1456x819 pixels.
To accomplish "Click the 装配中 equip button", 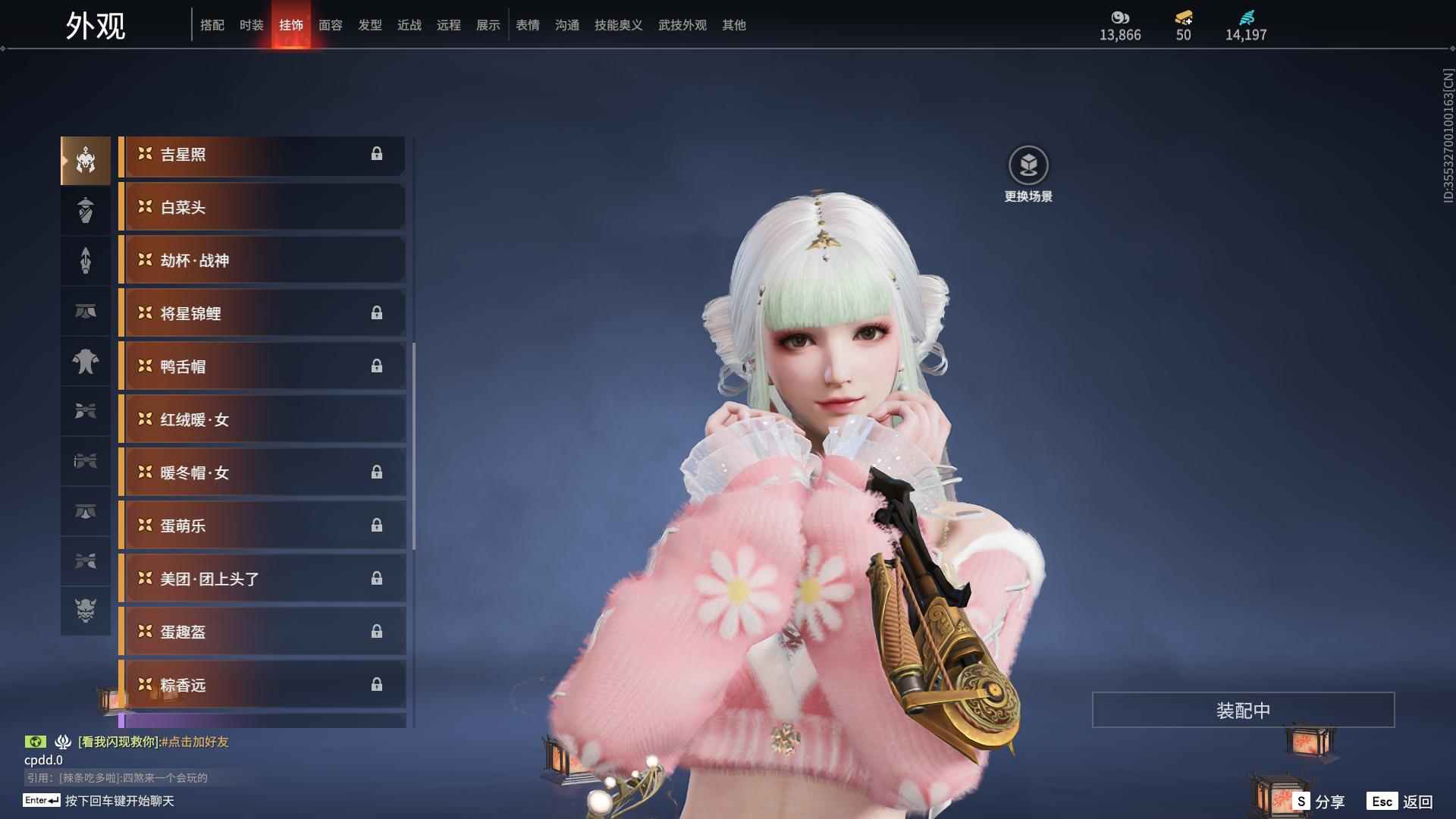I will point(1243,710).
